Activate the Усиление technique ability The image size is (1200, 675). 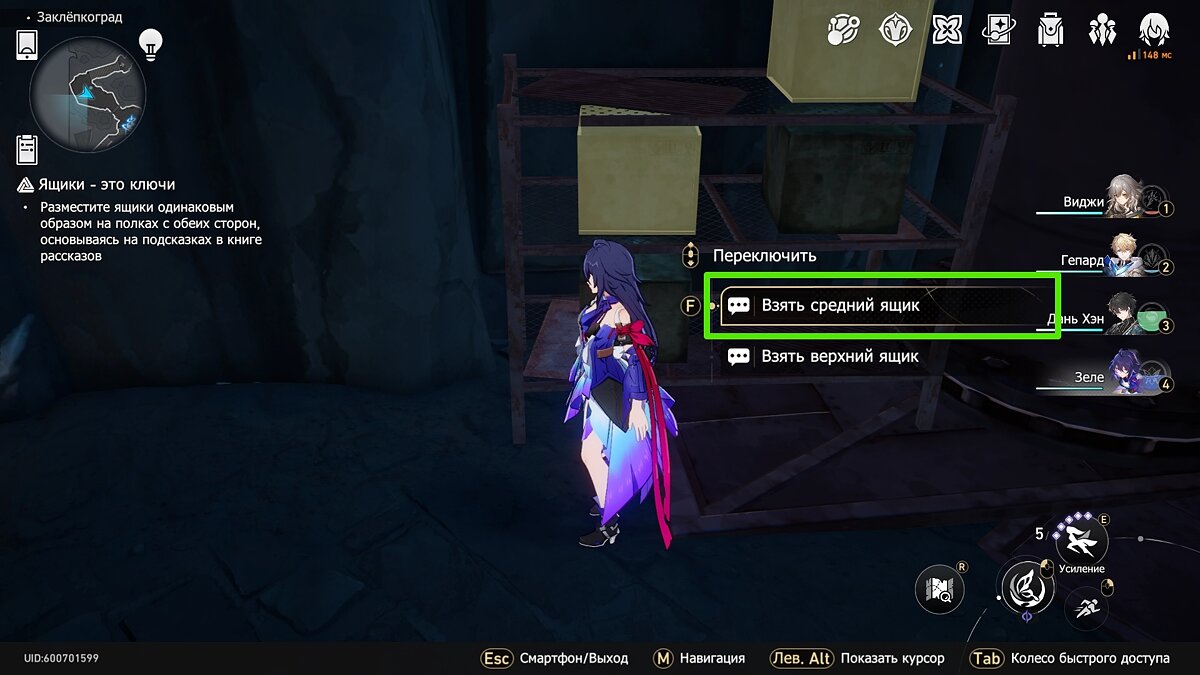[x=1082, y=542]
